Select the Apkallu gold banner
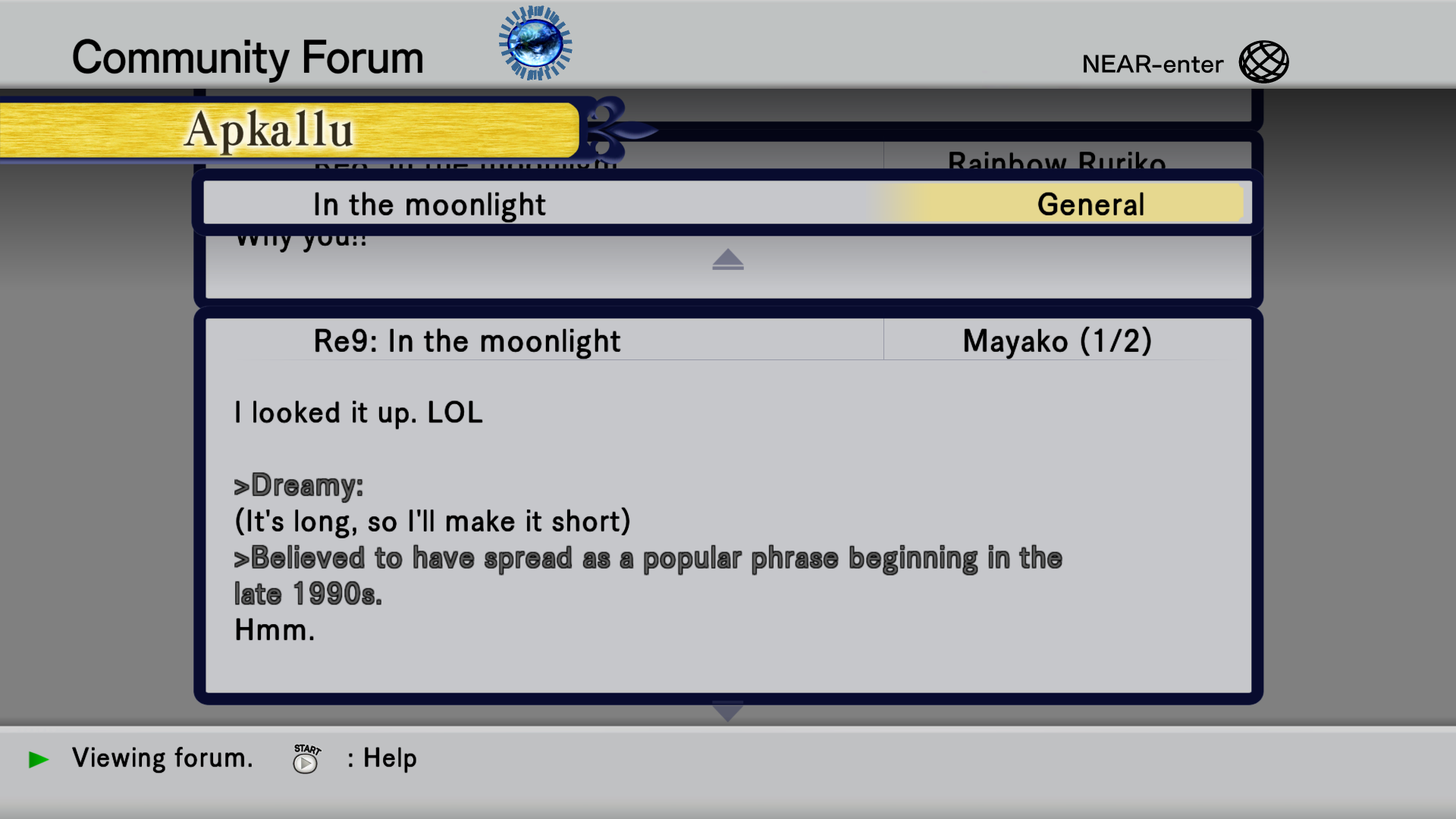The height and width of the screenshot is (819, 1456). 288,130
